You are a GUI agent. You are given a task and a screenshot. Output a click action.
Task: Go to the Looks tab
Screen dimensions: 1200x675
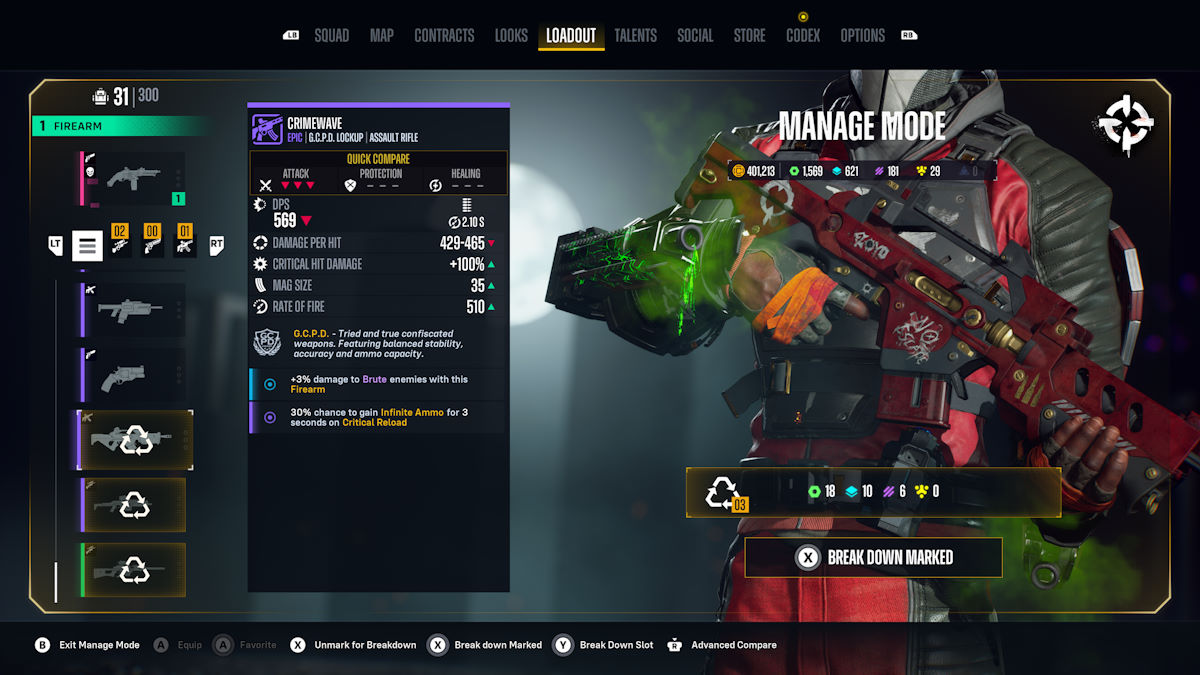pos(511,35)
